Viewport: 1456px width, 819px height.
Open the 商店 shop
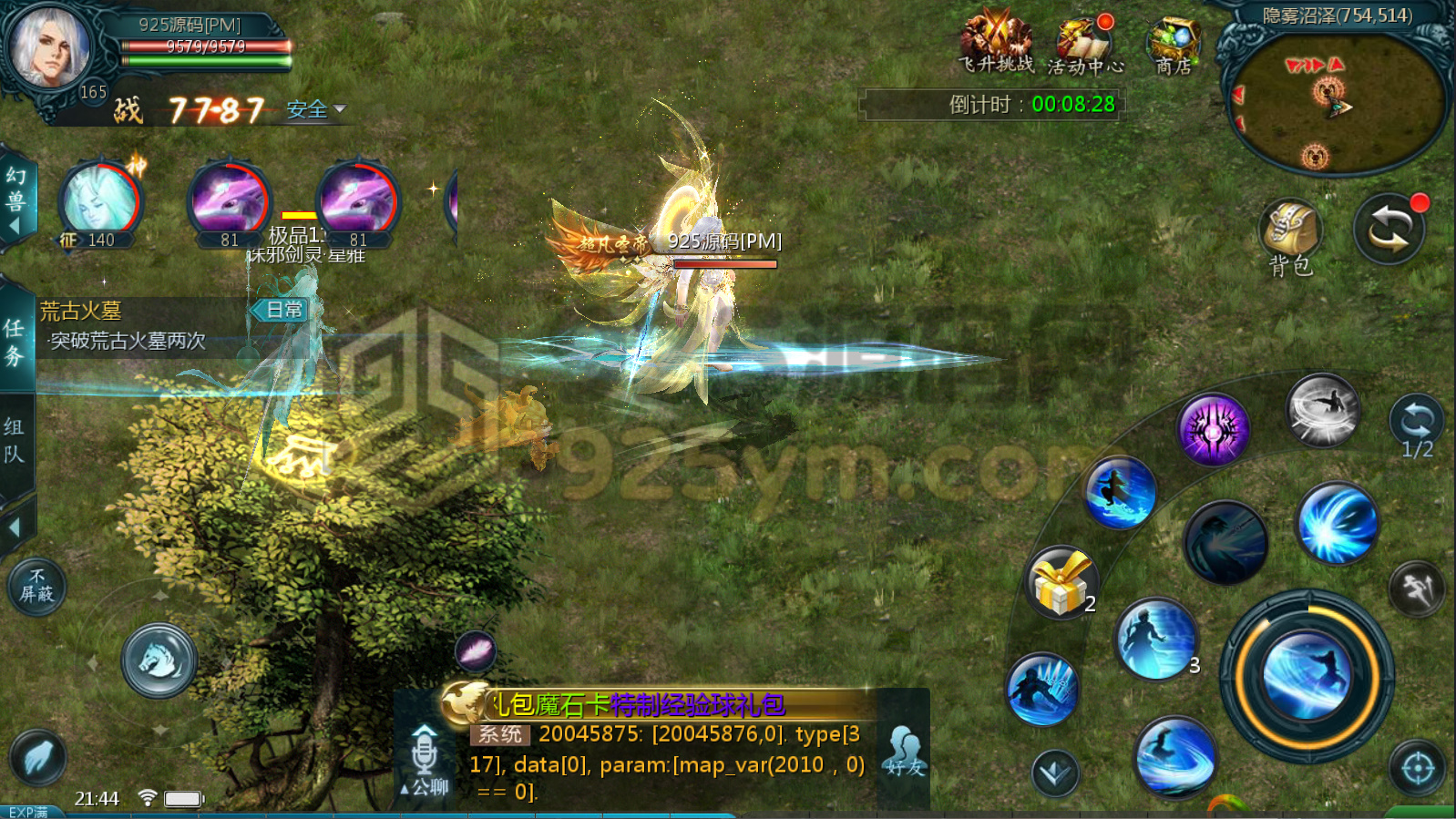click(x=1174, y=41)
